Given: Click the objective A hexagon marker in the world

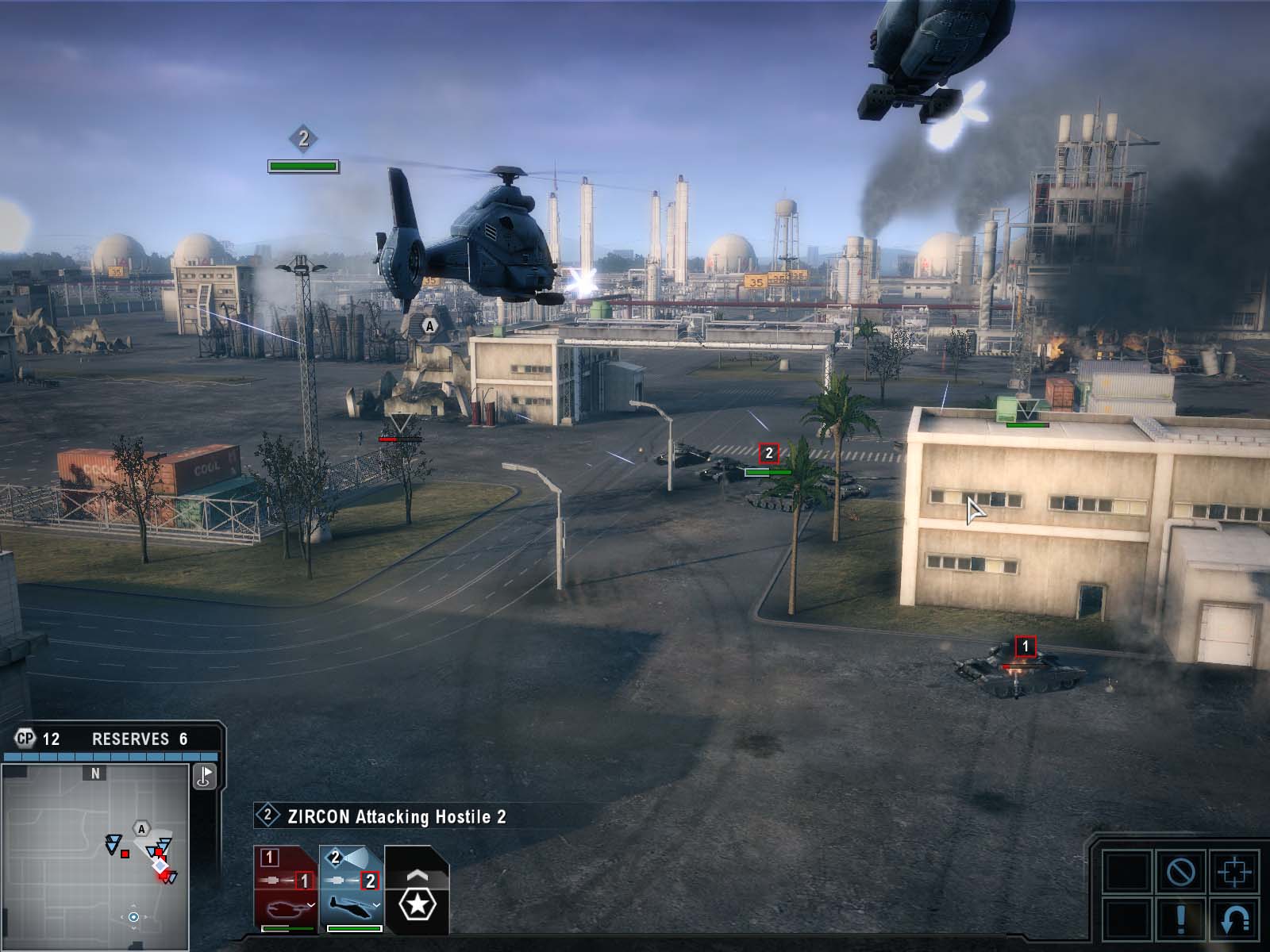Looking at the screenshot, I should click(x=429, y=326).
